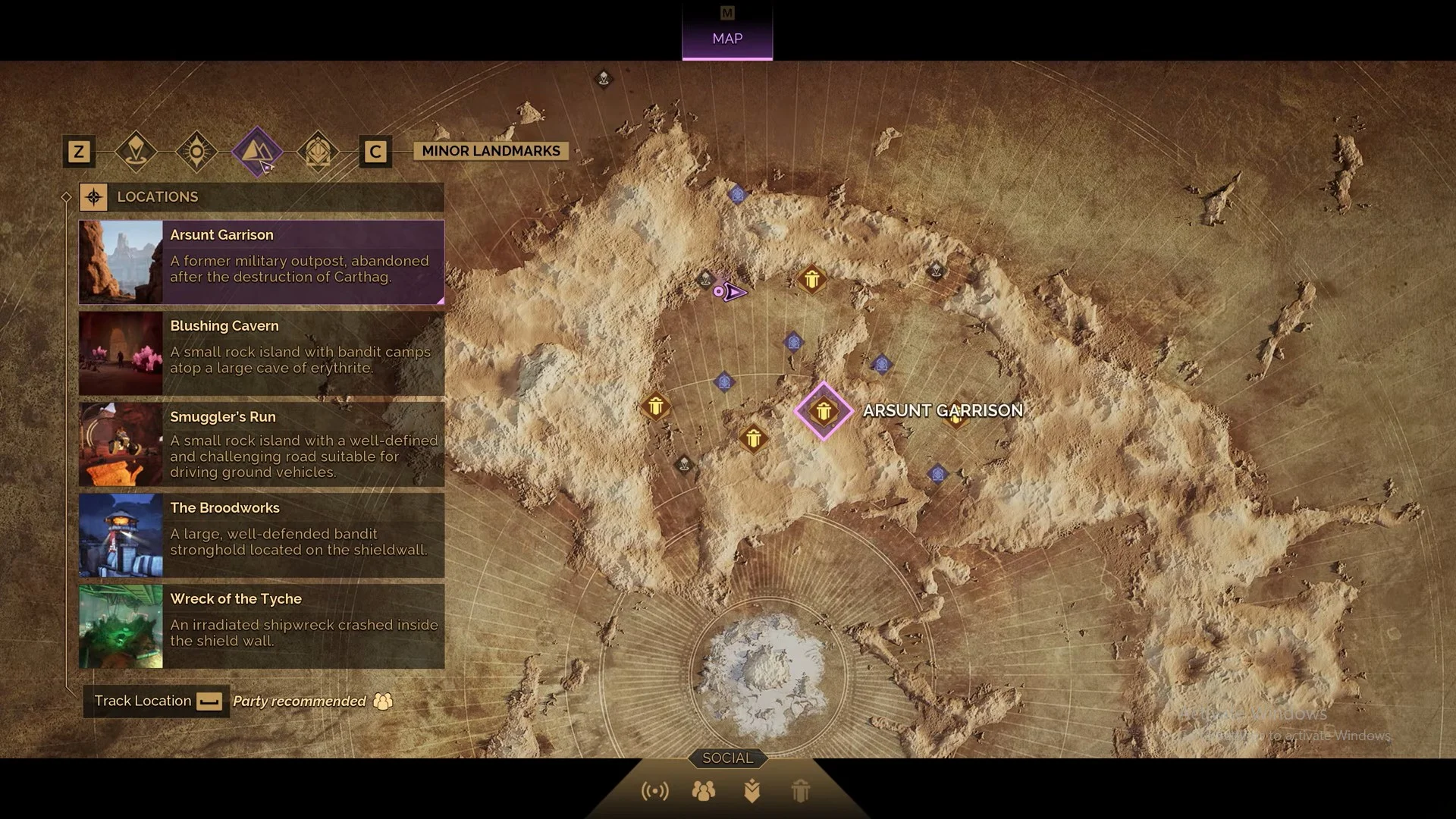This screenshot has width=1456, height=819.
Task: Select the Arsunt Garrison marker on the map
Action: pyautogui.click(x=824, y=411)
